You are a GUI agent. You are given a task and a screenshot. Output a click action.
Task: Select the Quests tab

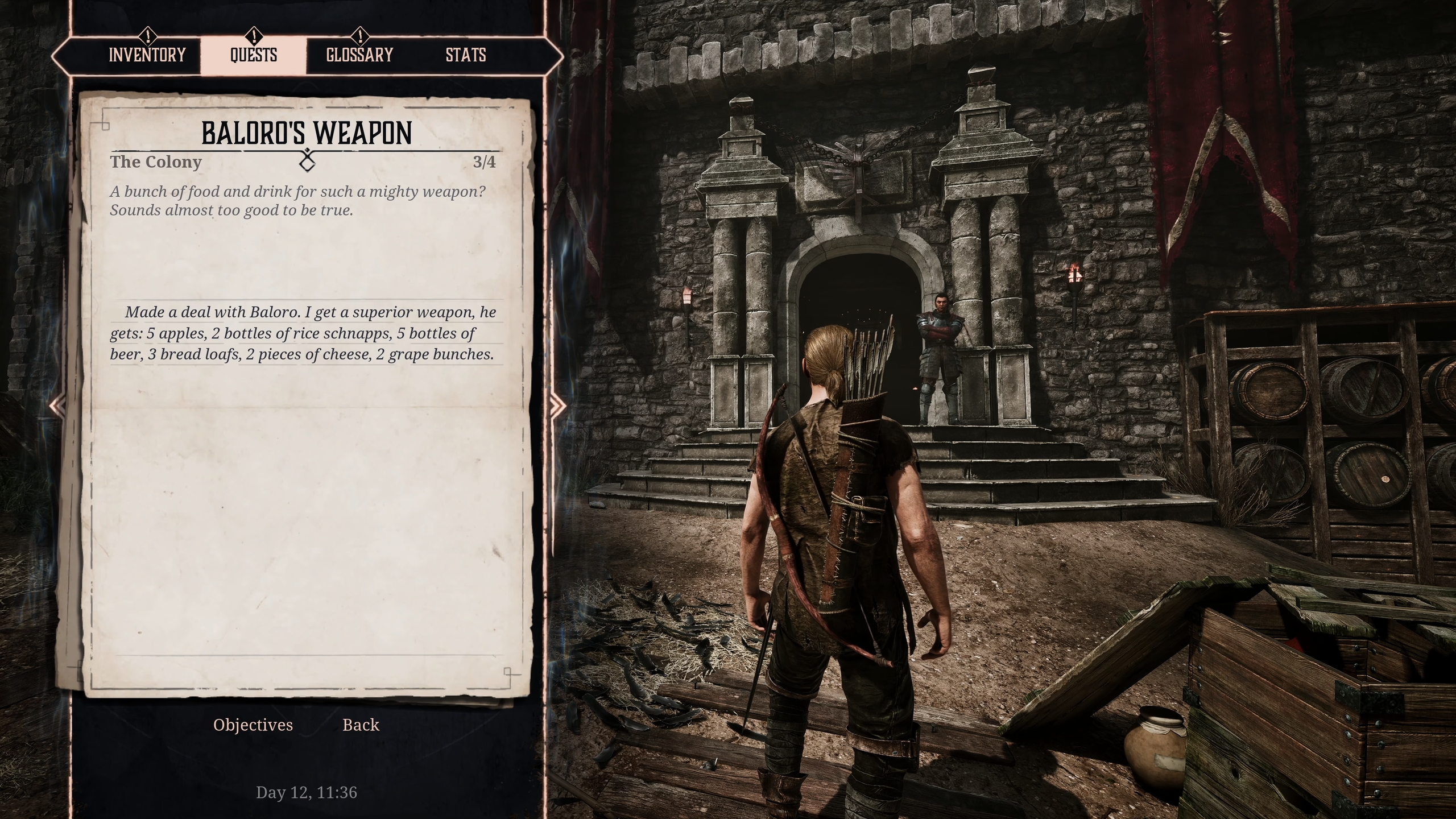(x=254, y=55)
